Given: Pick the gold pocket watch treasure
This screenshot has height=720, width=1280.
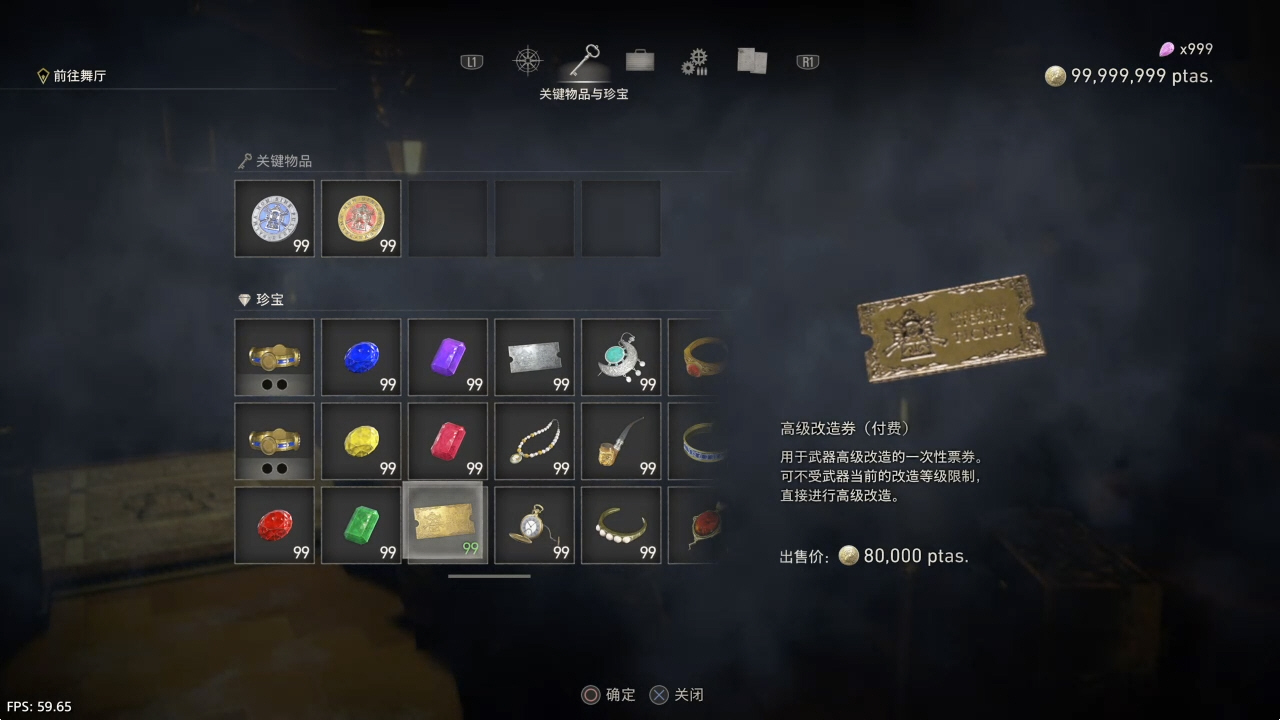Looking at the screenshot, I should 535,525.
